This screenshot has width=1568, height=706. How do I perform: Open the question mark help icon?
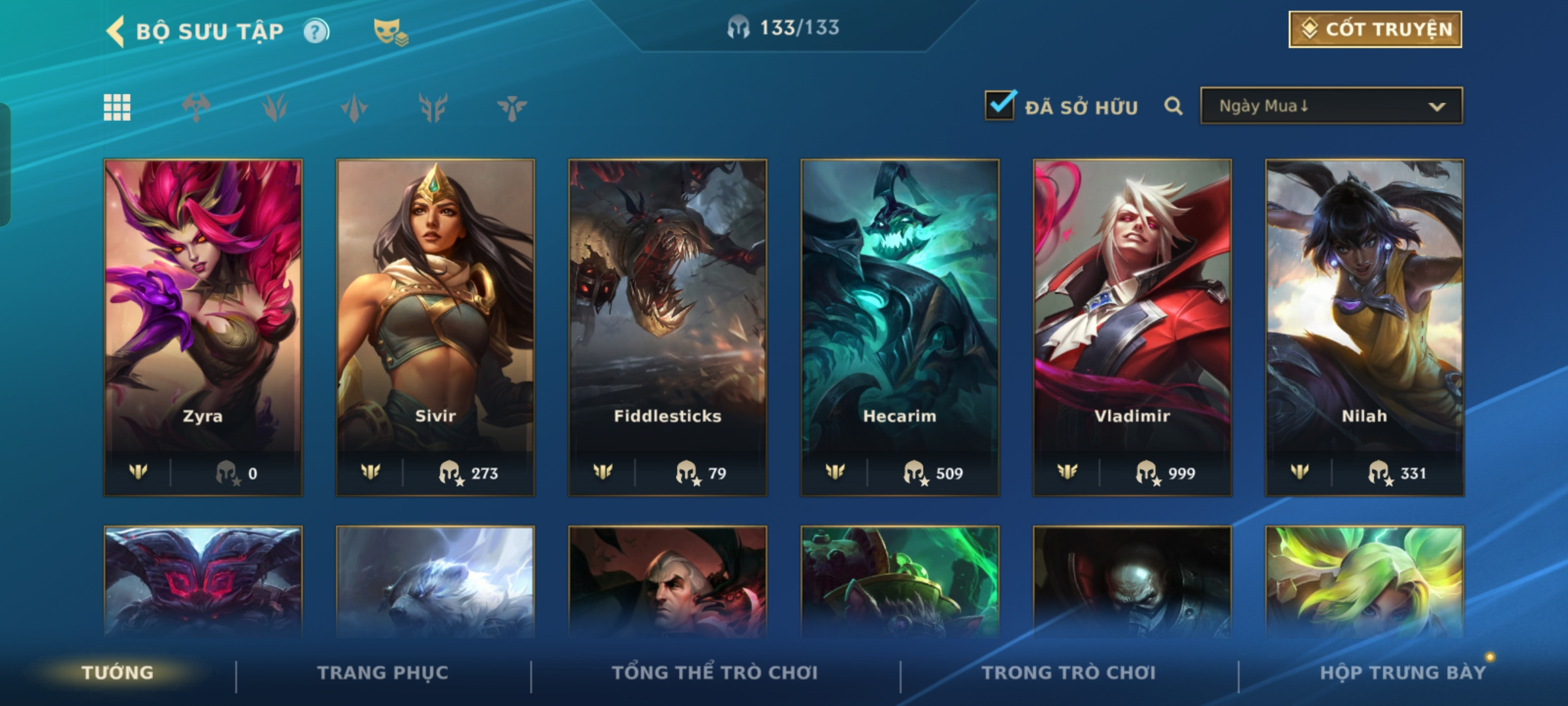tap(316, 31)
